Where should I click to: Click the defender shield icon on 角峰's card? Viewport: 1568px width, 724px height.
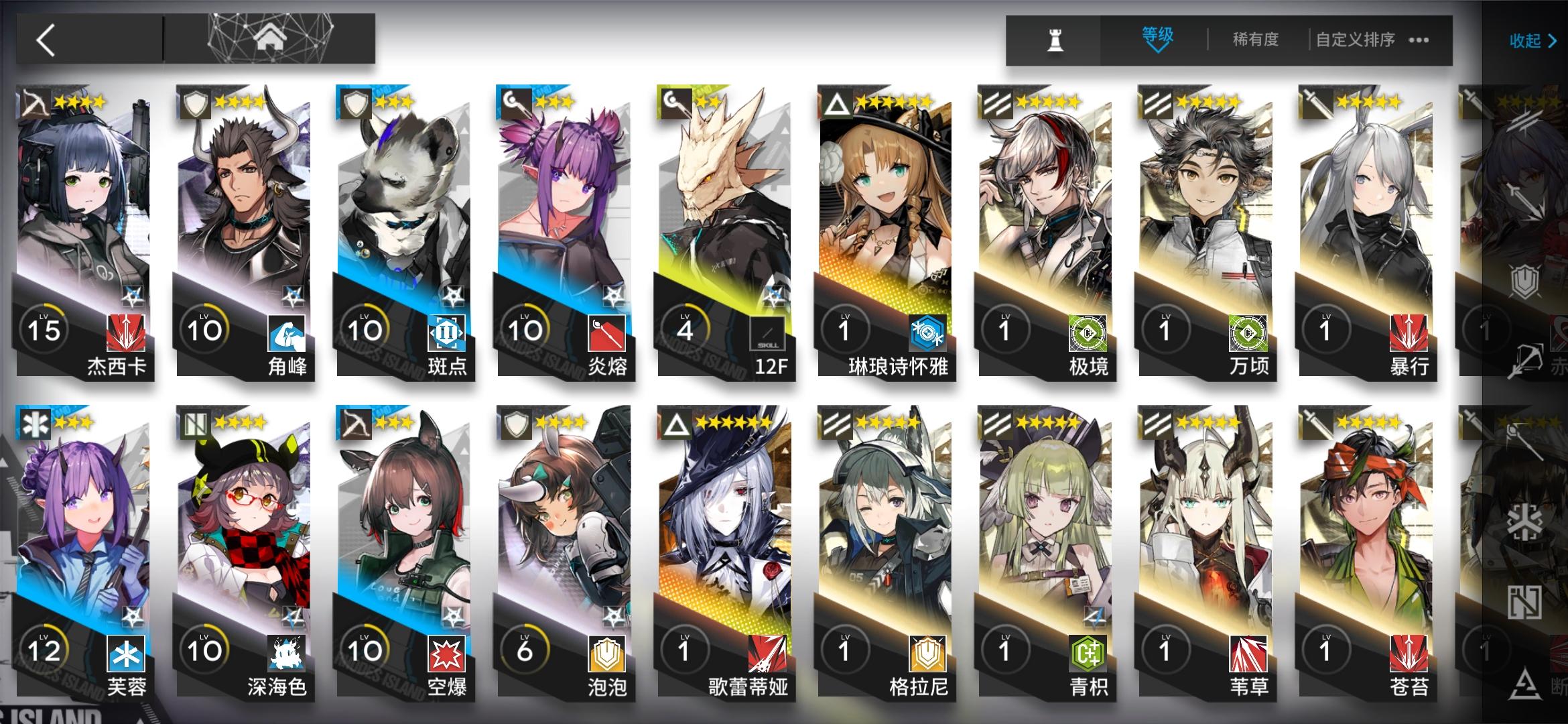[195, 102]
